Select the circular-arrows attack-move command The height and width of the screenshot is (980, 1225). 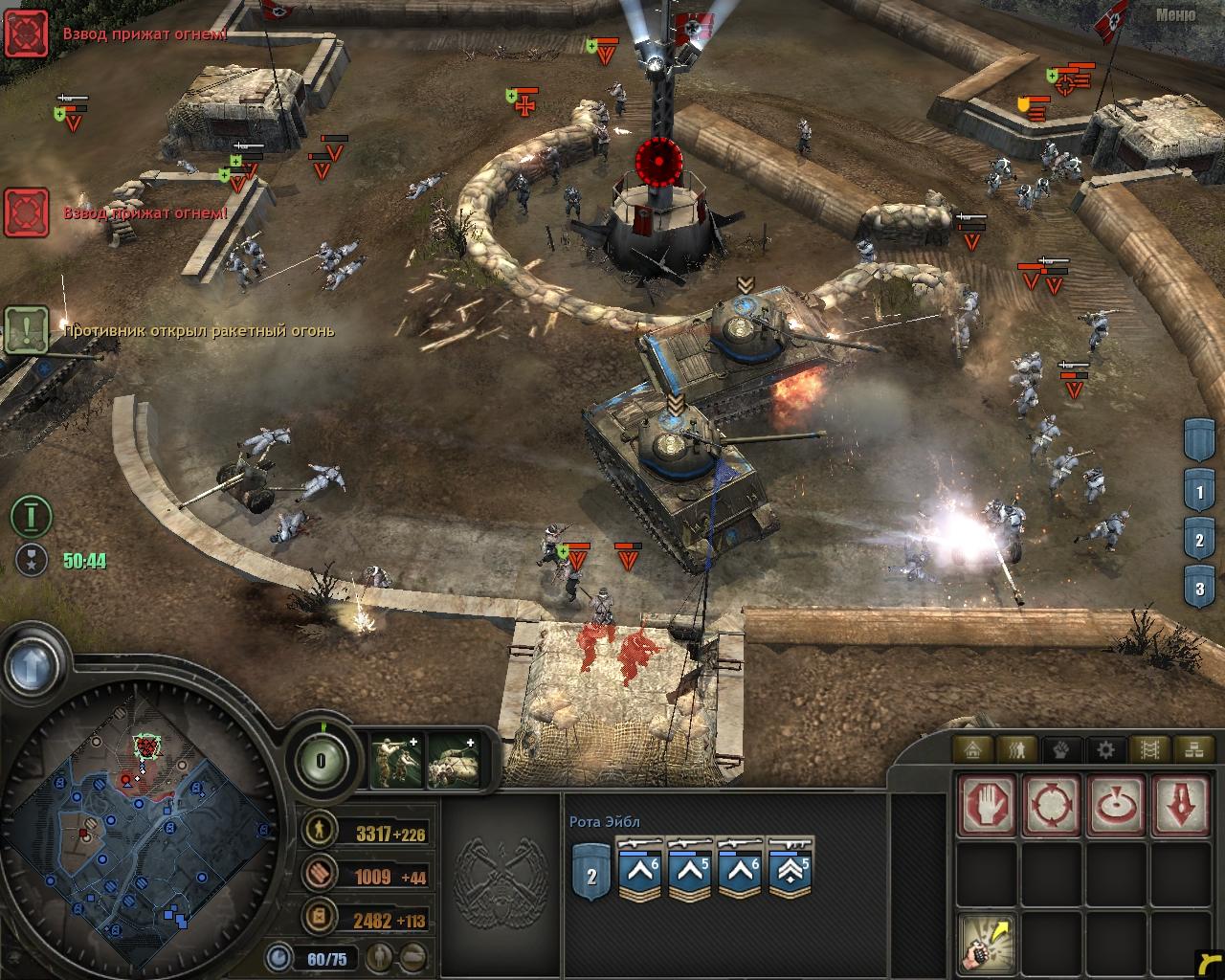click(x=1052, y=804)
